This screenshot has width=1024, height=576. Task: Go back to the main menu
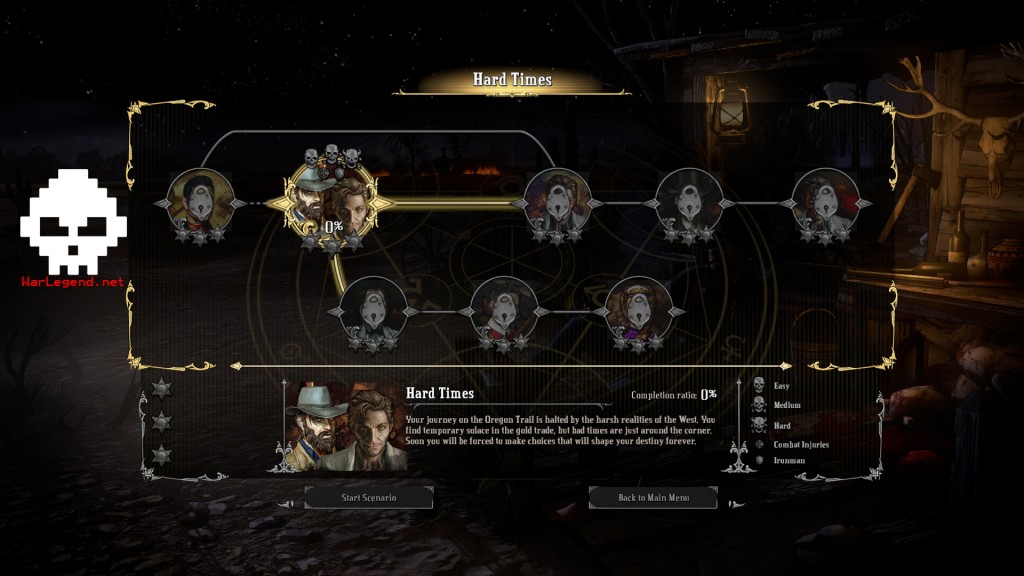(x=652, y=497)
